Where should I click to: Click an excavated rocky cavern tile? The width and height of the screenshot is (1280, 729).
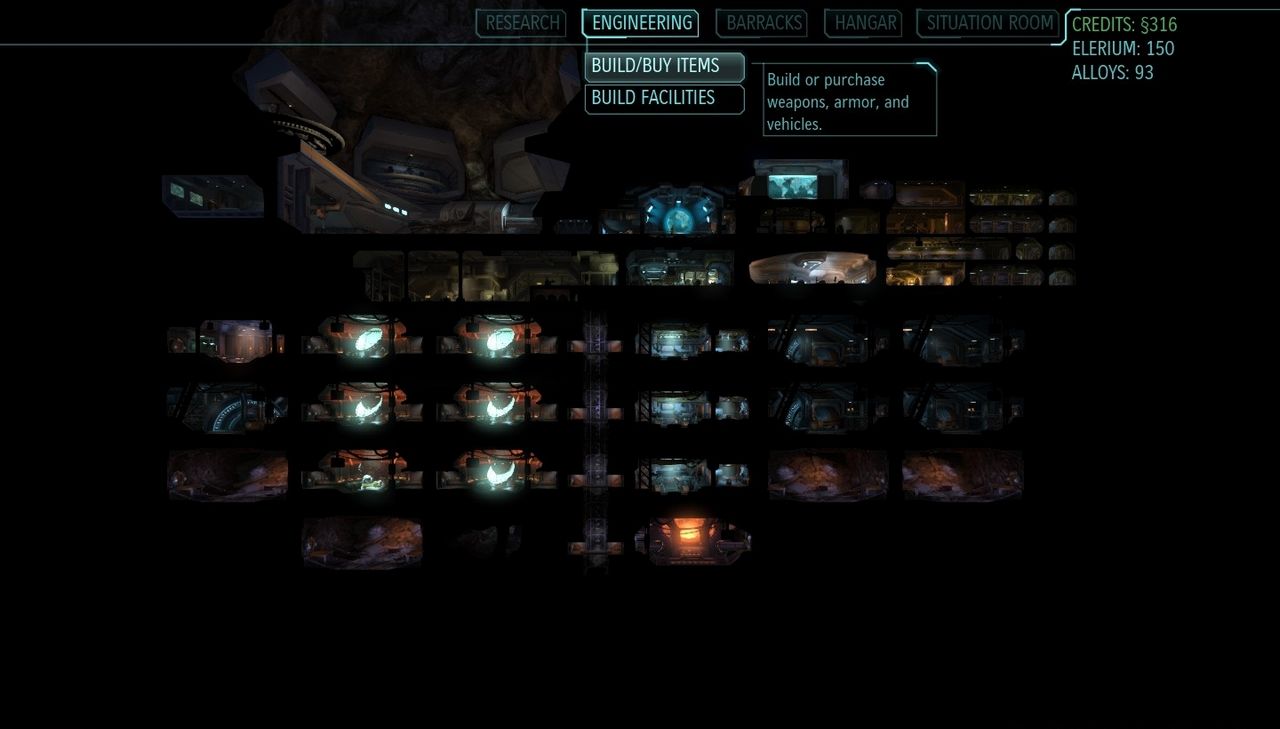[828, 478]
